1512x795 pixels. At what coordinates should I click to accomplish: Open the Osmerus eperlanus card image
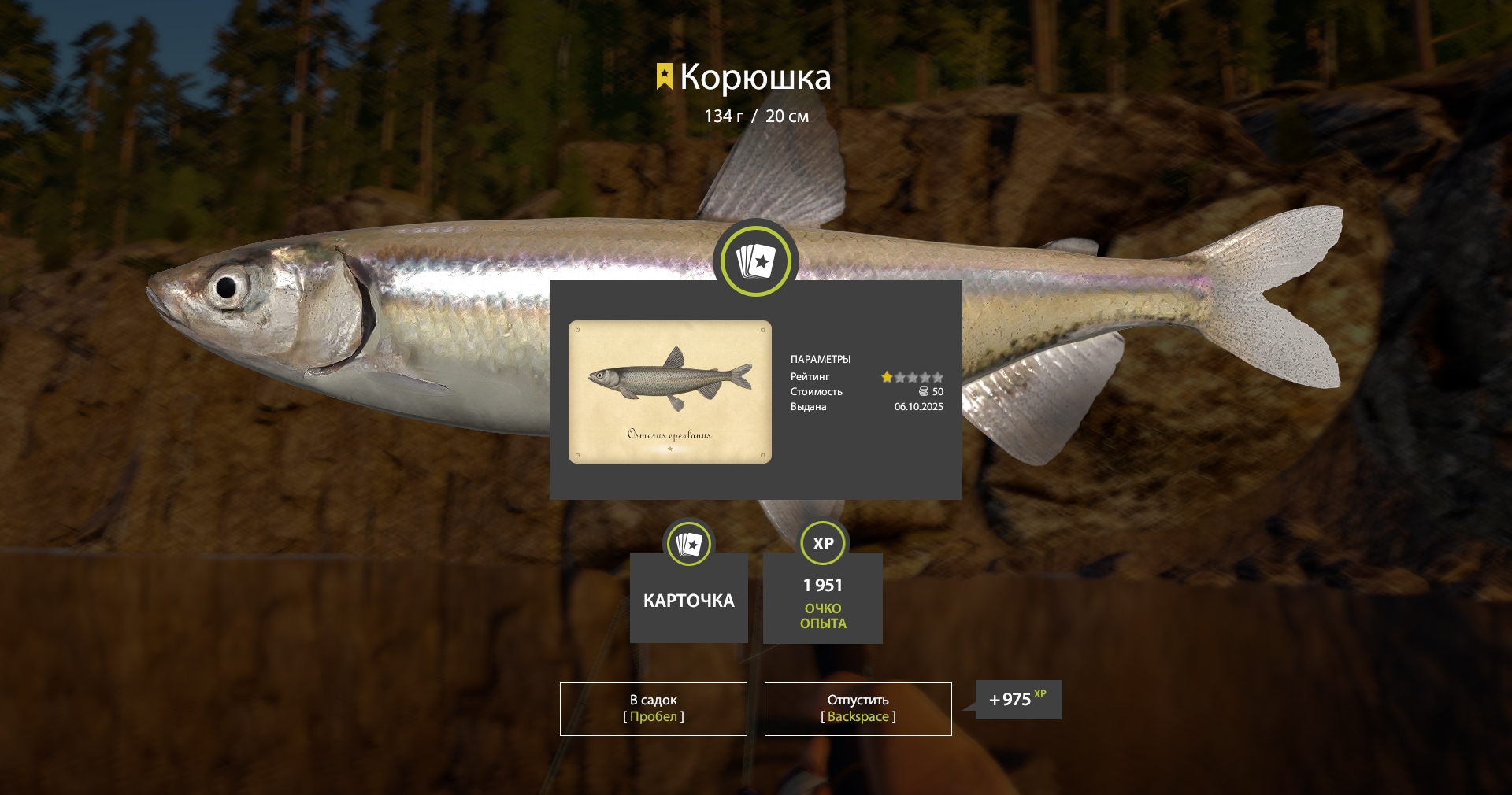click(669, 391)
